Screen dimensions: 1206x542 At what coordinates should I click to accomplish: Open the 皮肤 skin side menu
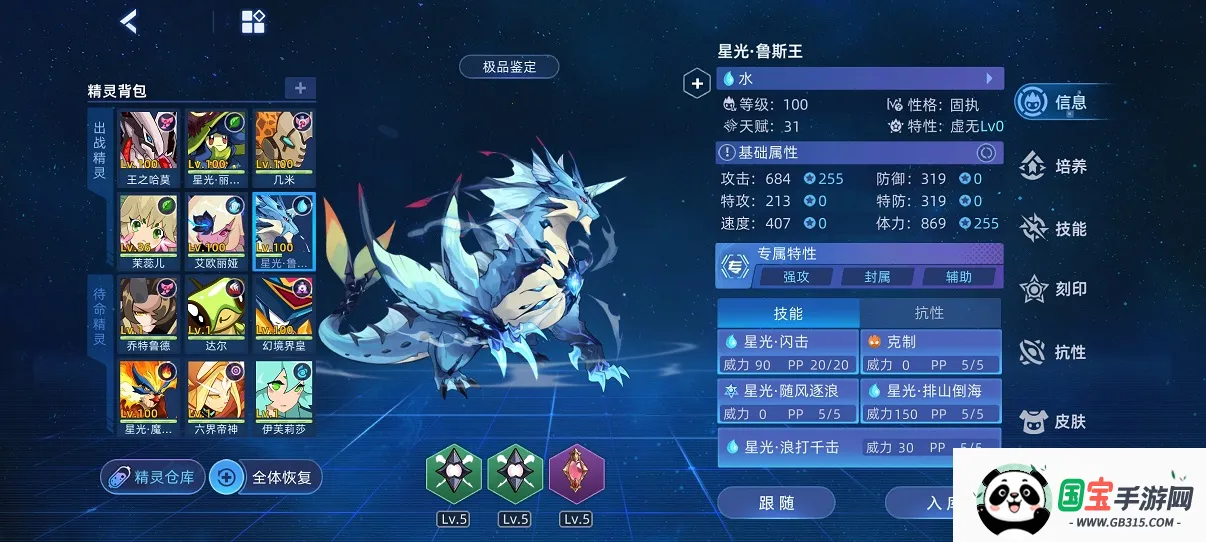point(1056,421)
